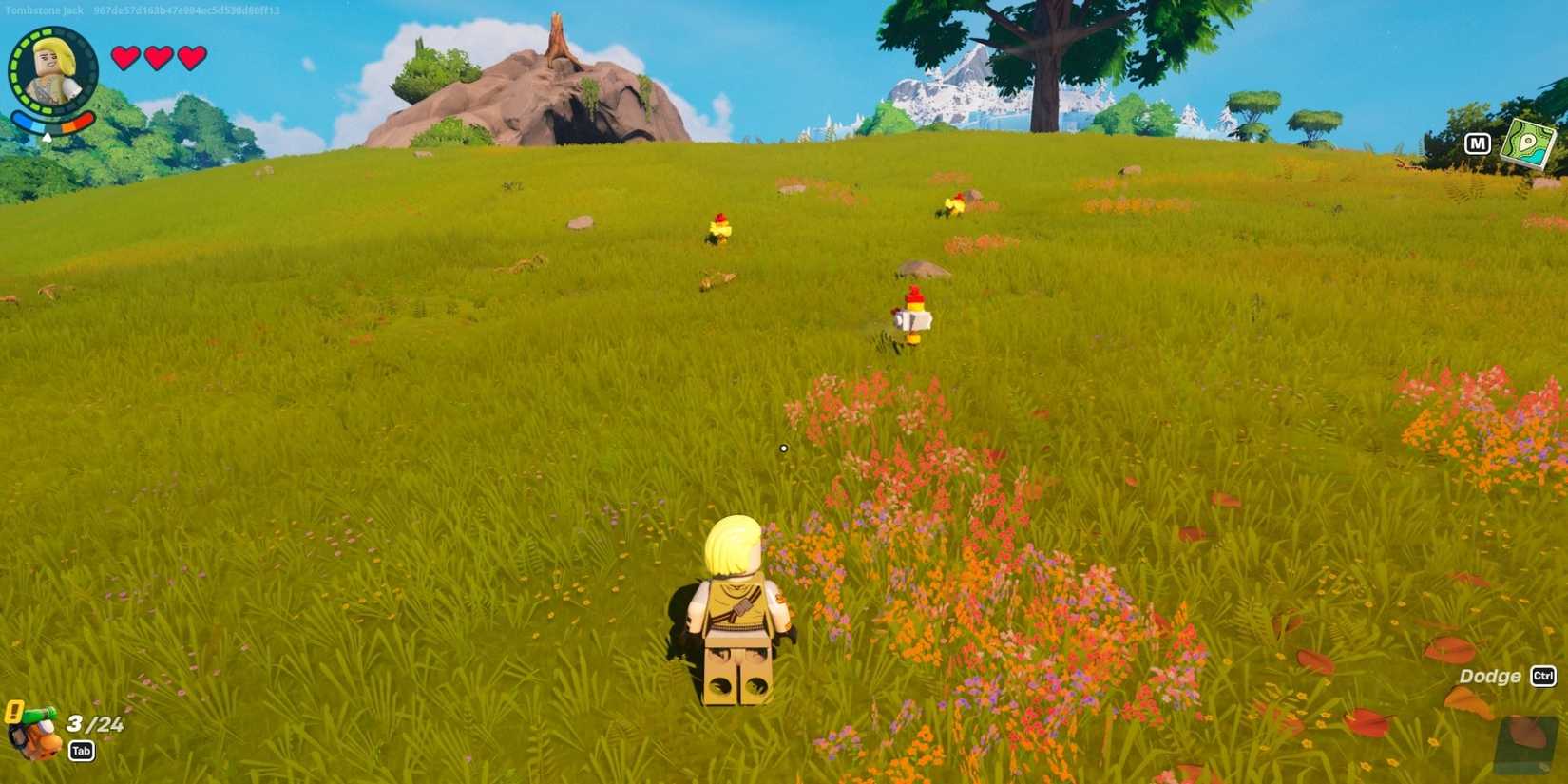Click the Tab key prompt under the counter
This screenshot has height=784, width=1568.
pyautogui.click(x=81, y=751)
